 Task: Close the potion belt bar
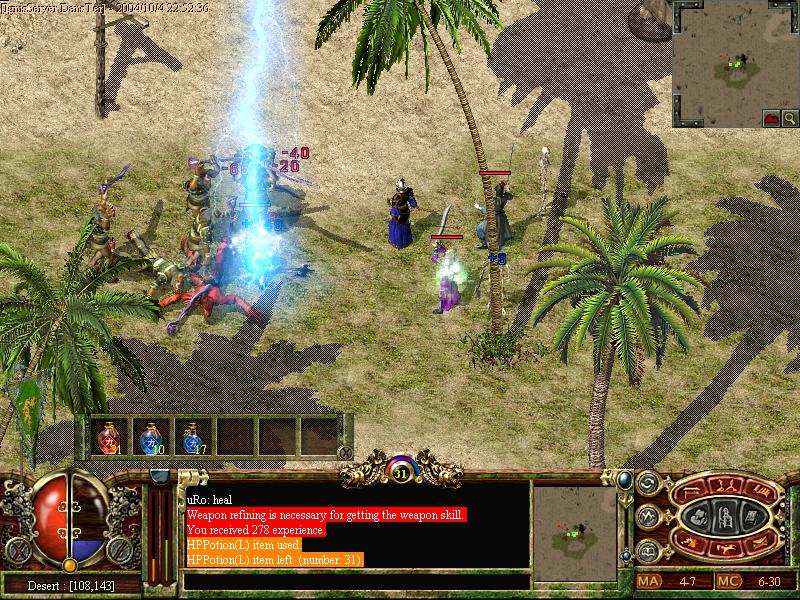coord(345,452)
